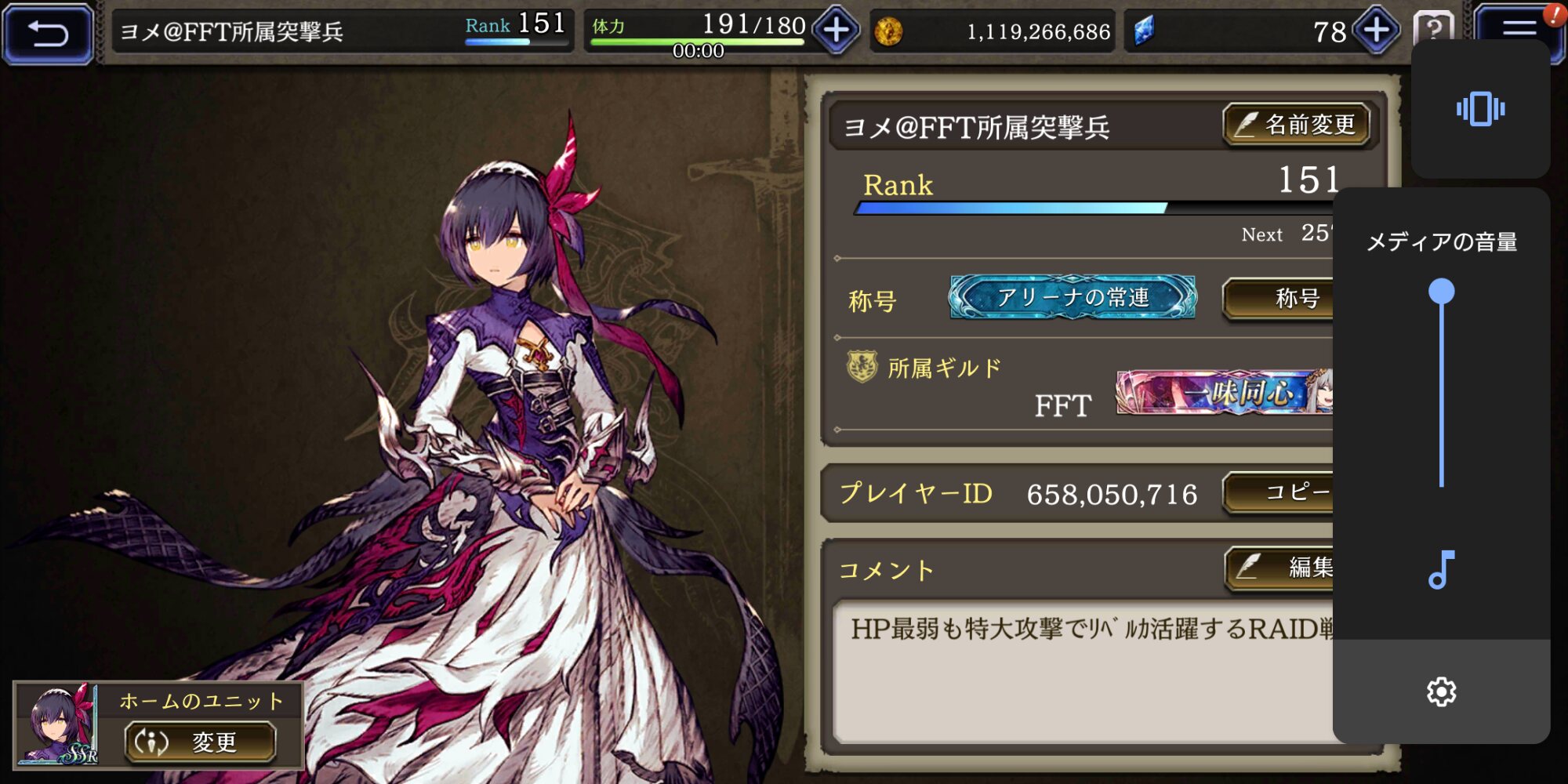Tap the 名前変更 name change button

click(1296, 125)
